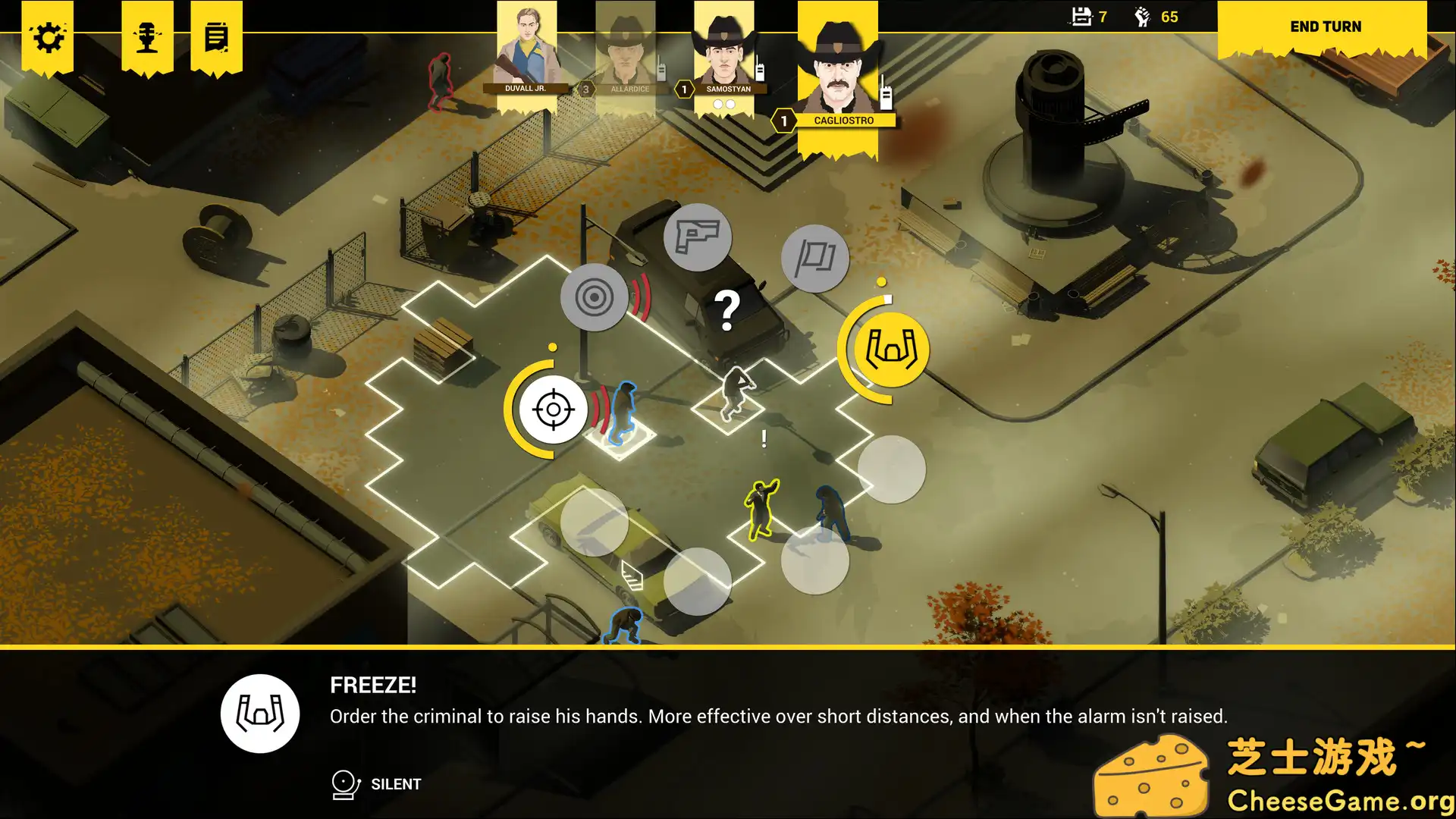
Task: End the current turn
Action: (x=1325, y=27)
